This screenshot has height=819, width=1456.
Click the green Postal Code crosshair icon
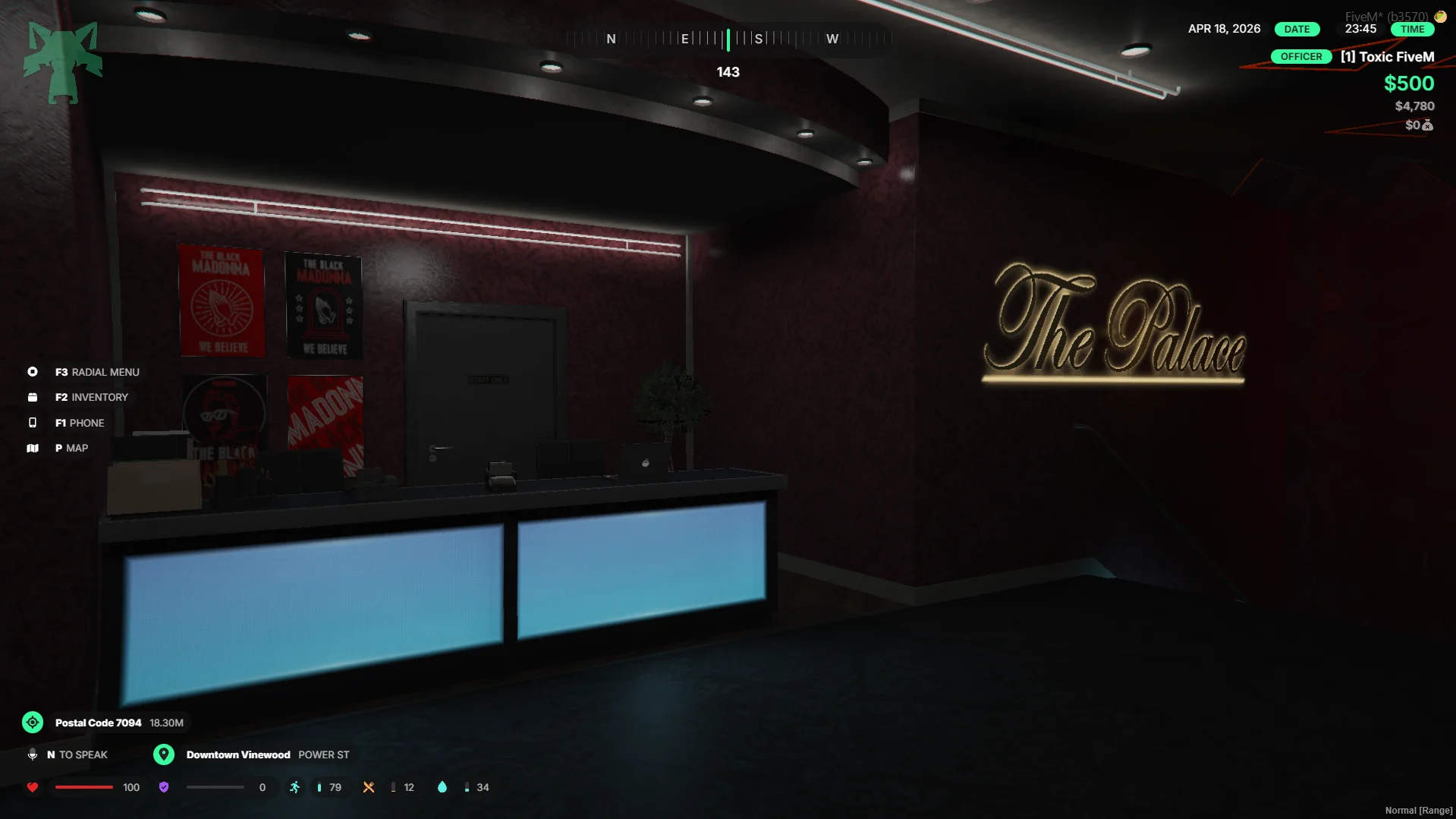(x=33, y=722)
